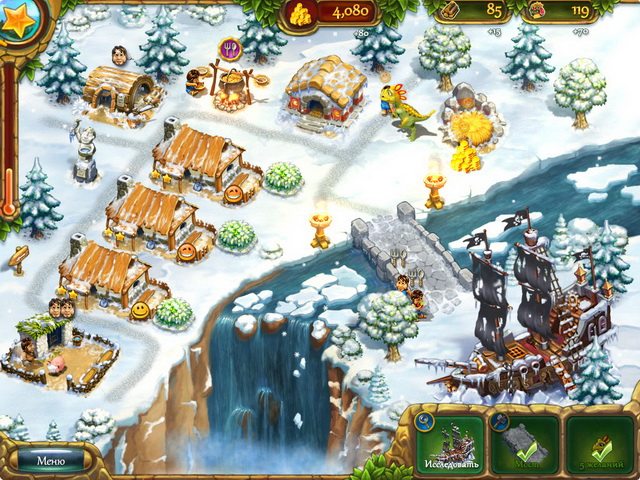Image resolution: width=640 pixels, height=480 pixels.
Task: Click the magnifying glass explore badge
Action: tap(425, 422)
